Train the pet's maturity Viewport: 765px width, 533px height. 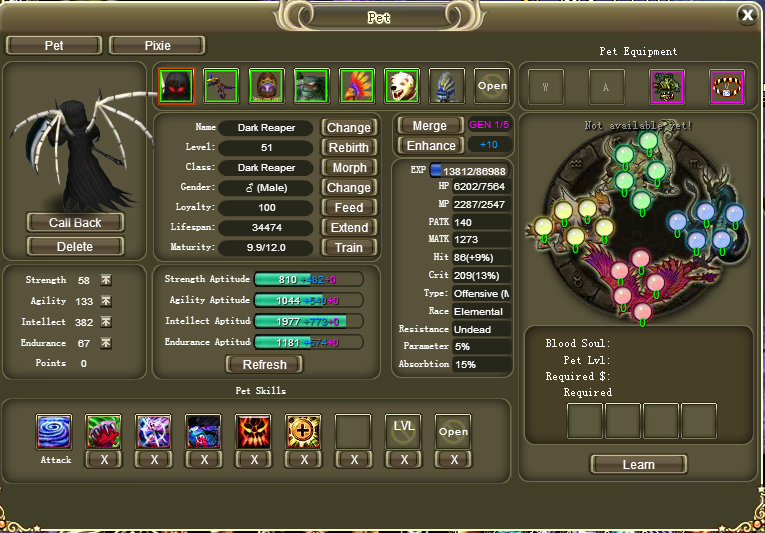[x=348, y=247]
